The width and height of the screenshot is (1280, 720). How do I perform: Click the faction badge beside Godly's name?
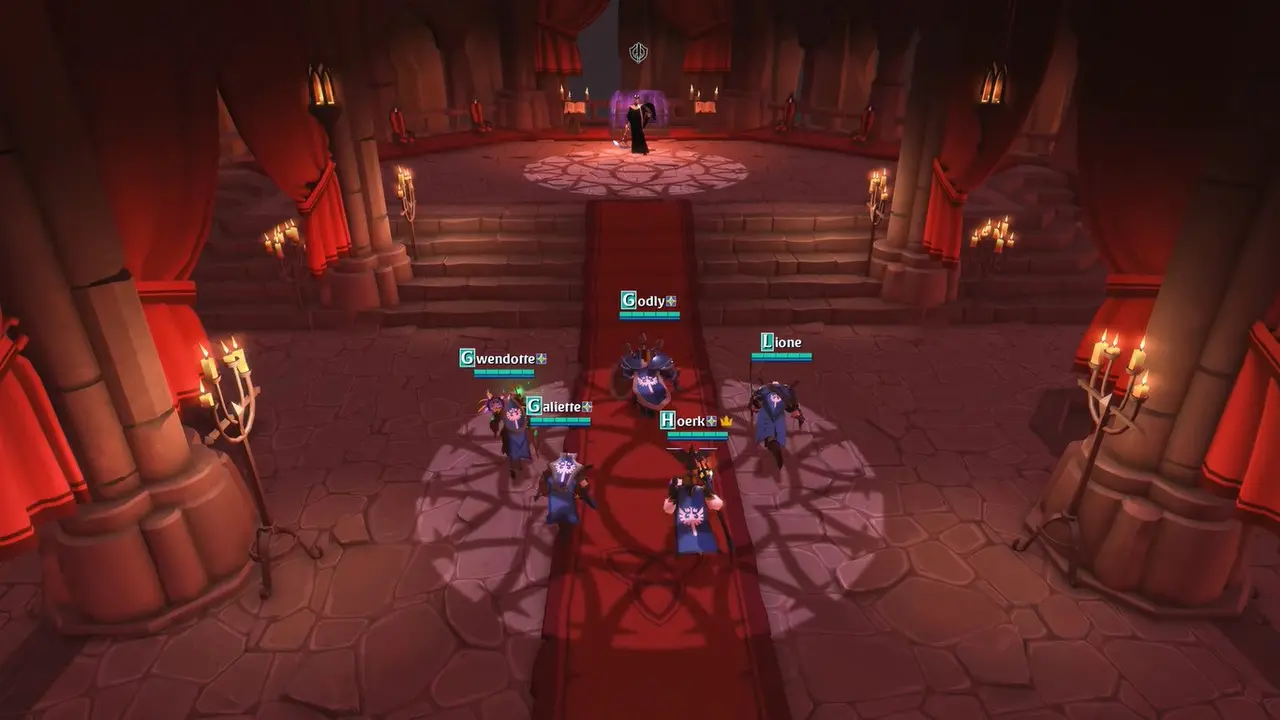coord(670,301)
